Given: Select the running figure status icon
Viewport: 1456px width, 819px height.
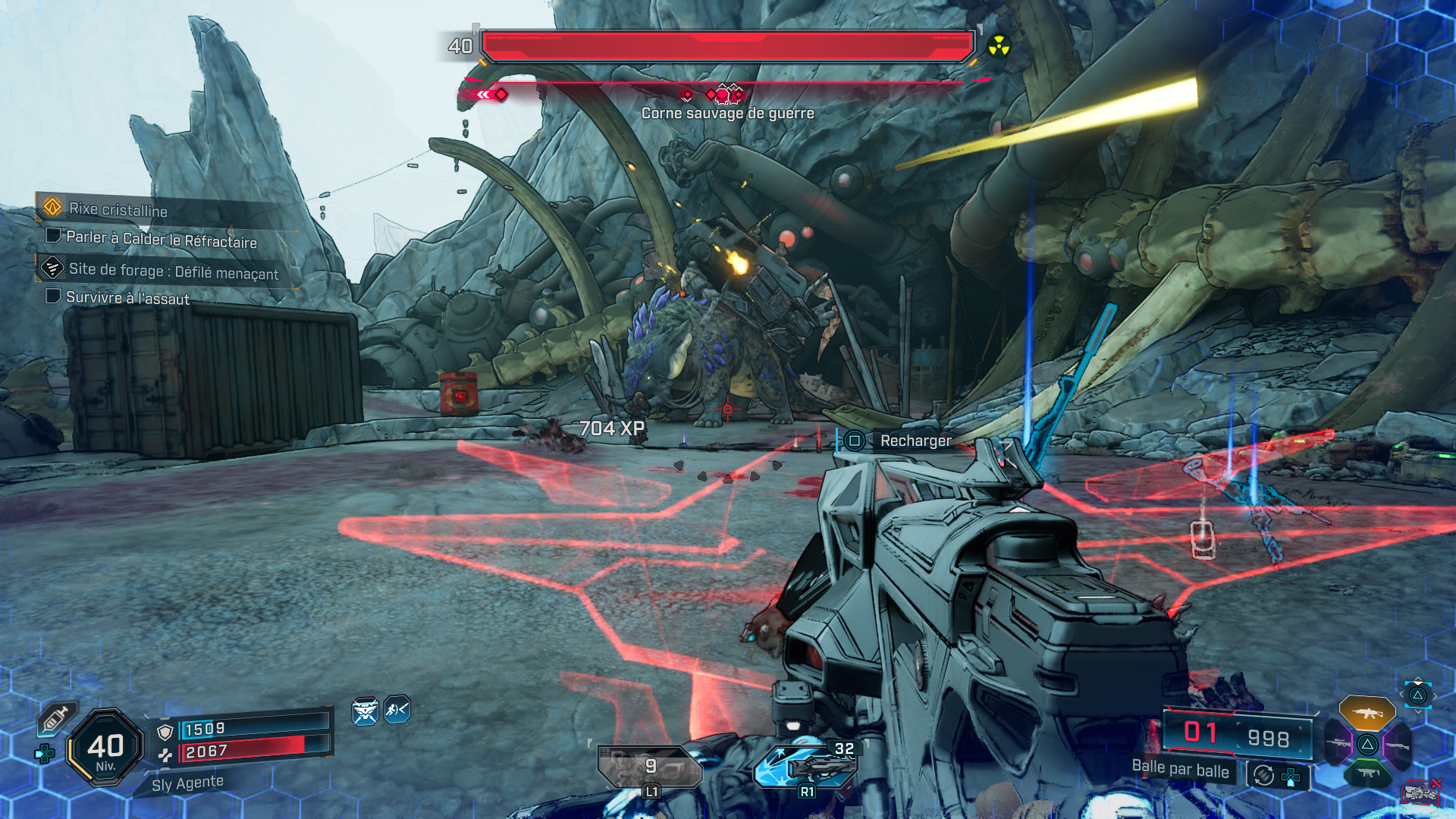Looking at the screenshot, I should click(x=397, y=710).
